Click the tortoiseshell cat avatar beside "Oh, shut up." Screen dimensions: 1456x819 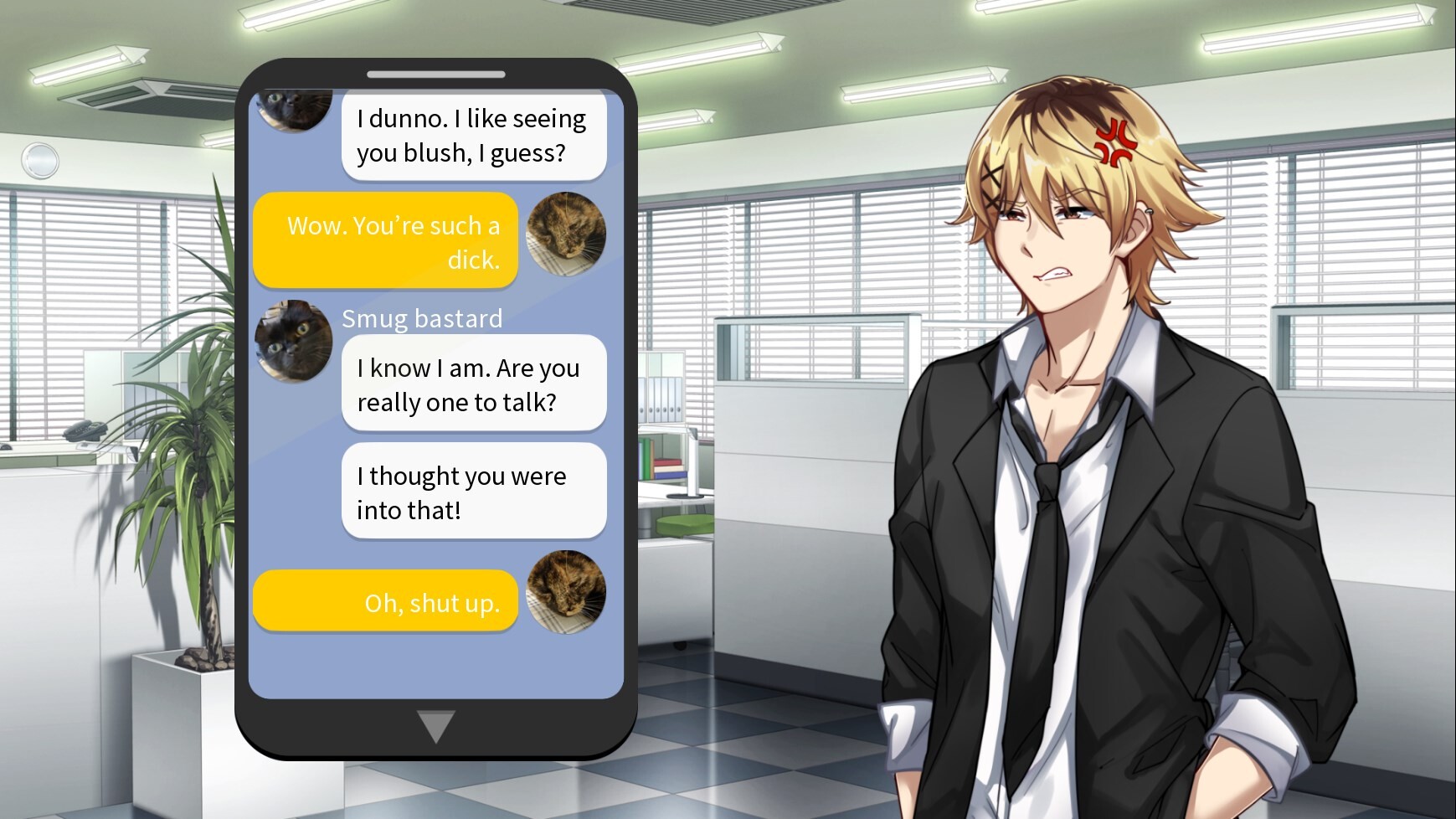click(x=566, y=591)
